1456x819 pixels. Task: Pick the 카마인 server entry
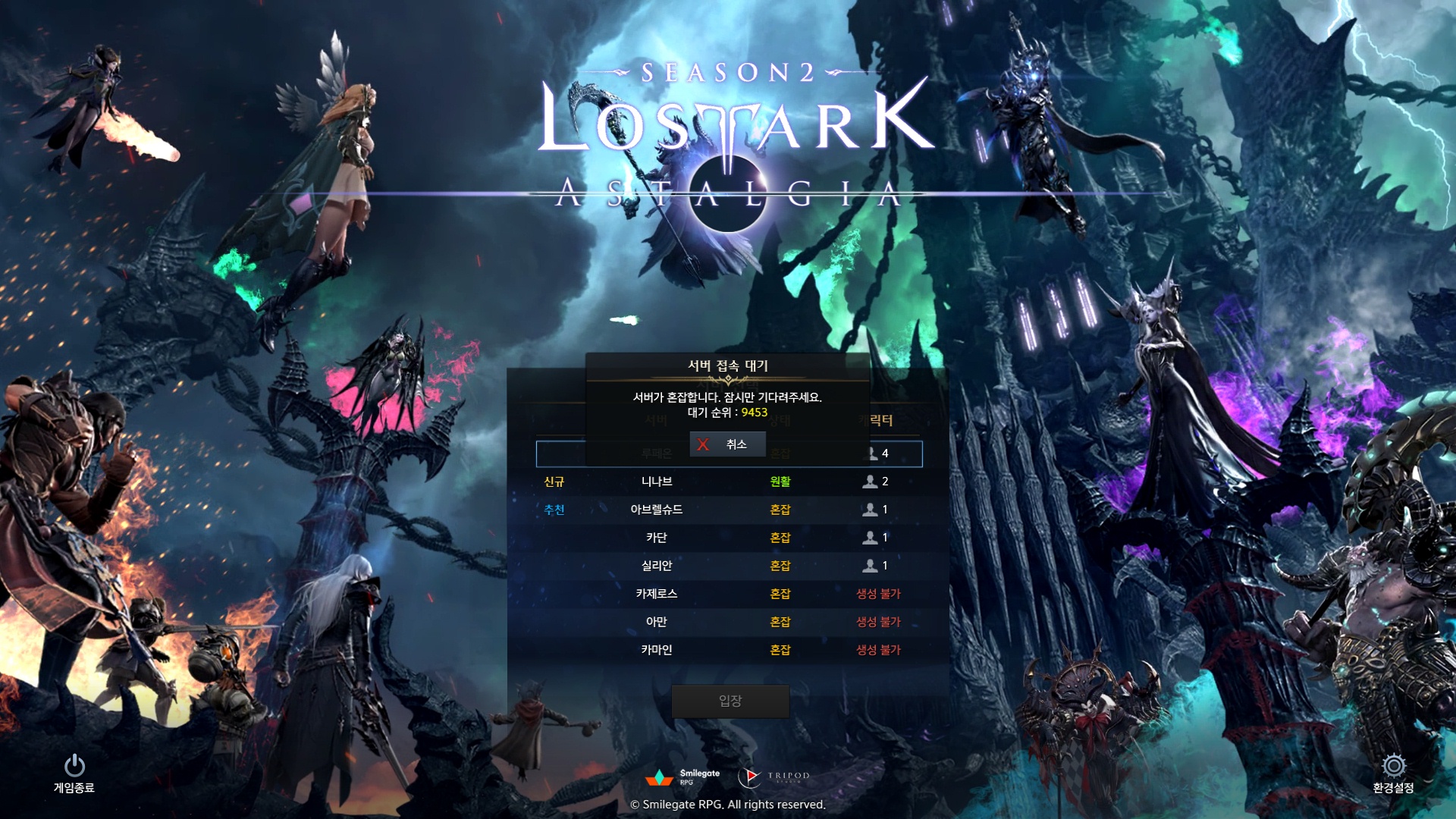657,650
